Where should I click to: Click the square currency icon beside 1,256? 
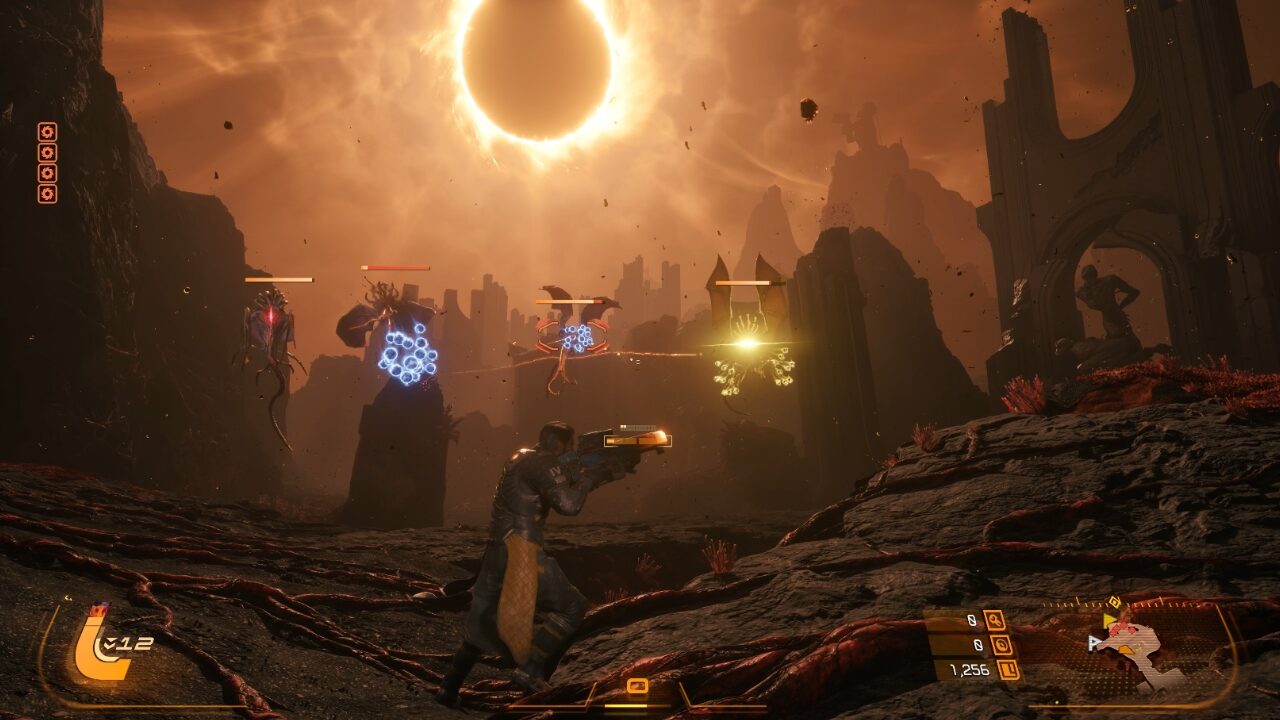pyautogui.click(x=1009, y=670)
